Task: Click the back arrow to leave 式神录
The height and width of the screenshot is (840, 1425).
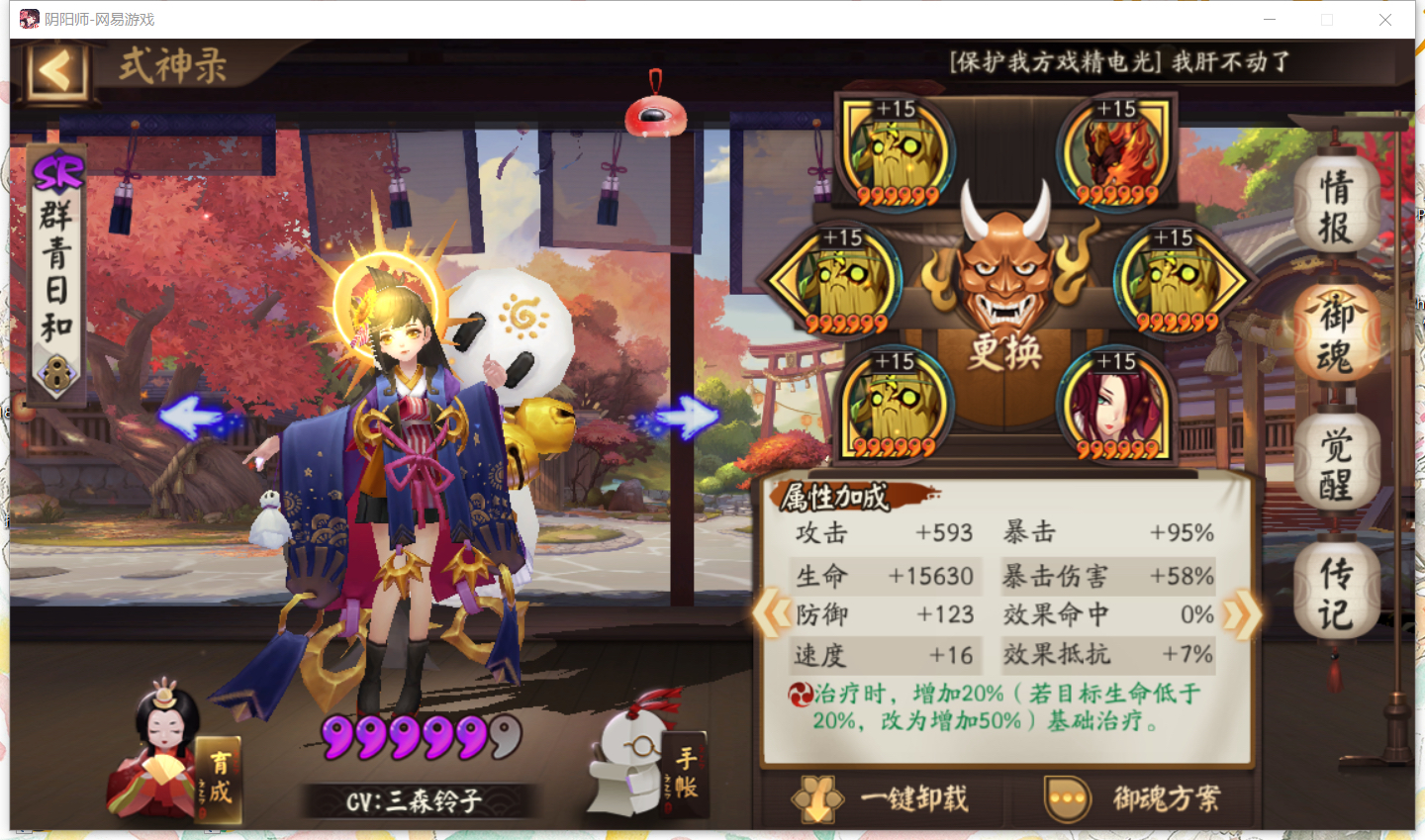Action: 54,71
